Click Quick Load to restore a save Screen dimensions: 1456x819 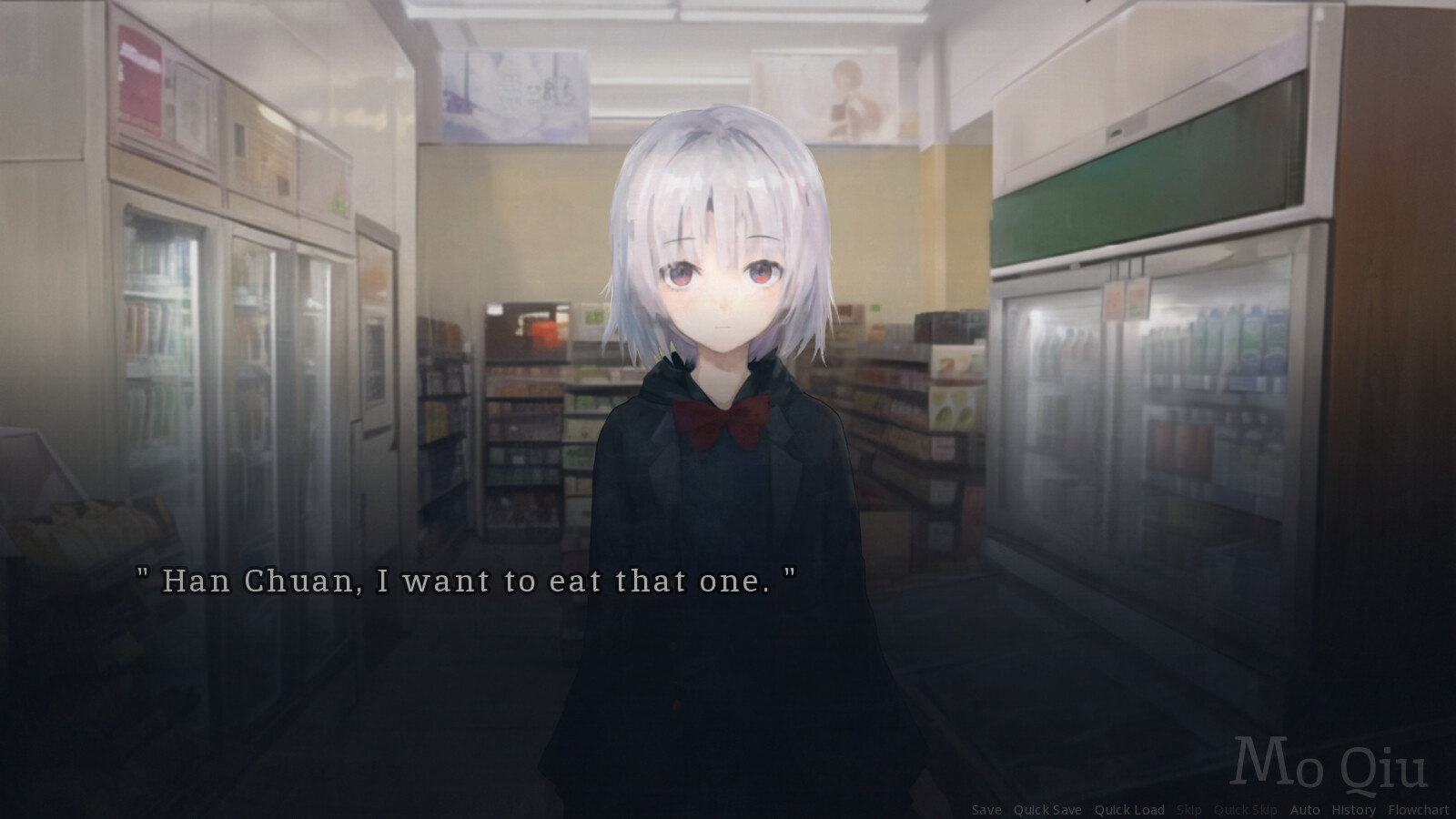pyautogui.click(x=1129, y=809)
